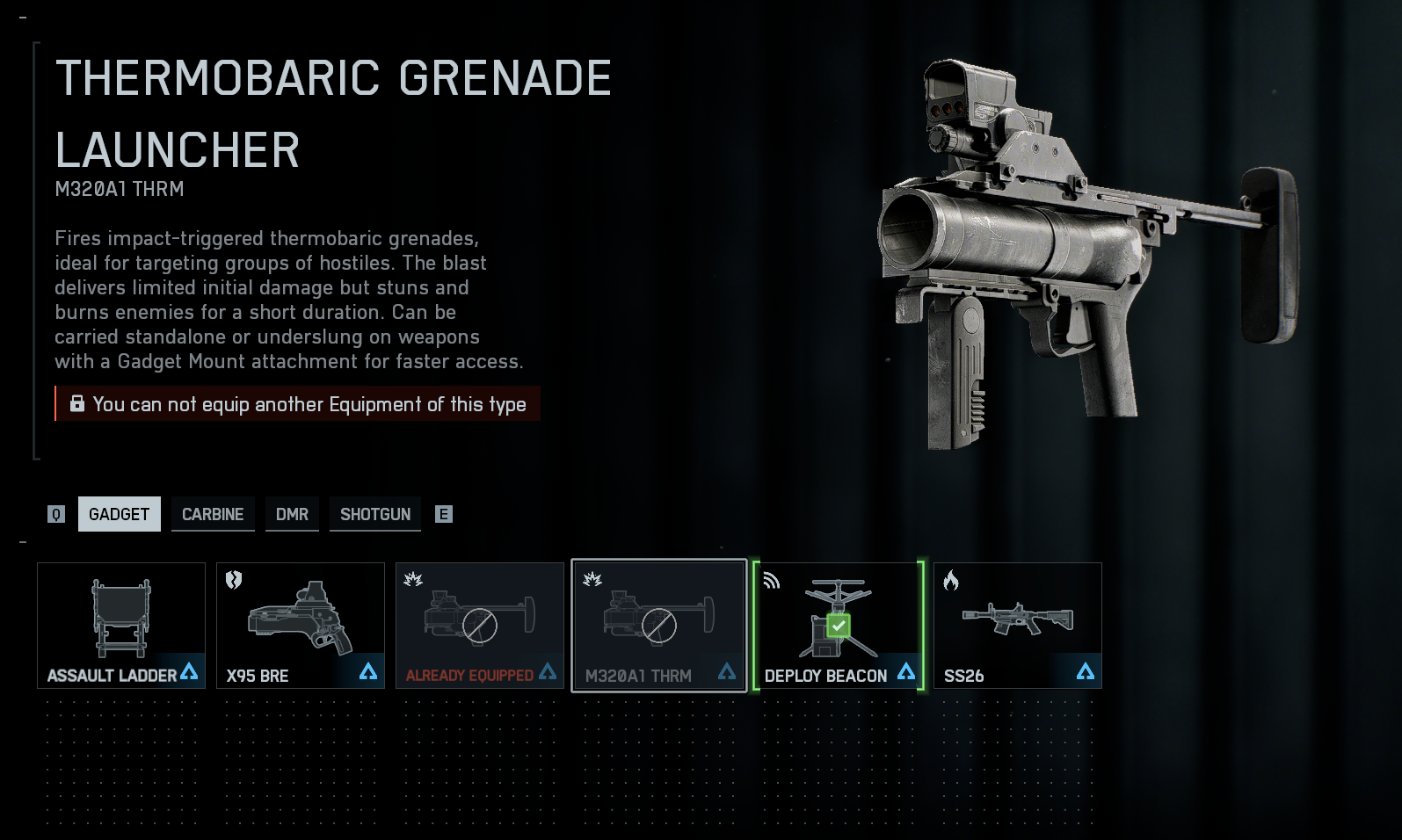Screen dimensions: 1402x840
Task: Show the Shotgun category
Action: coord(375,514)
